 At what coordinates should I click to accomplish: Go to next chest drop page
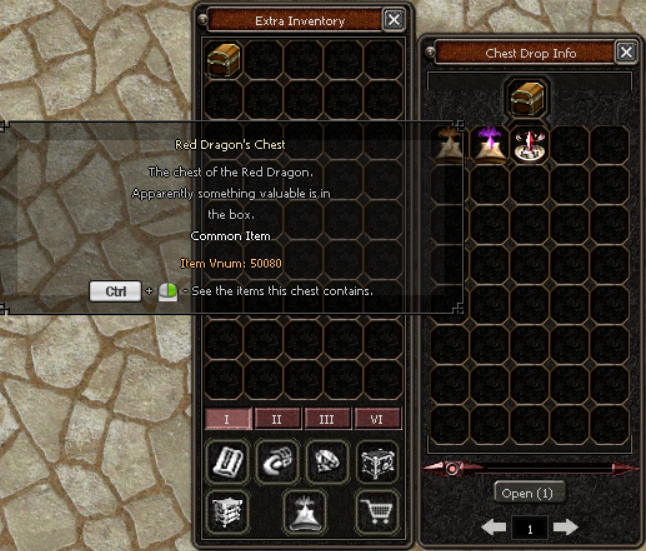pos(565,526)
